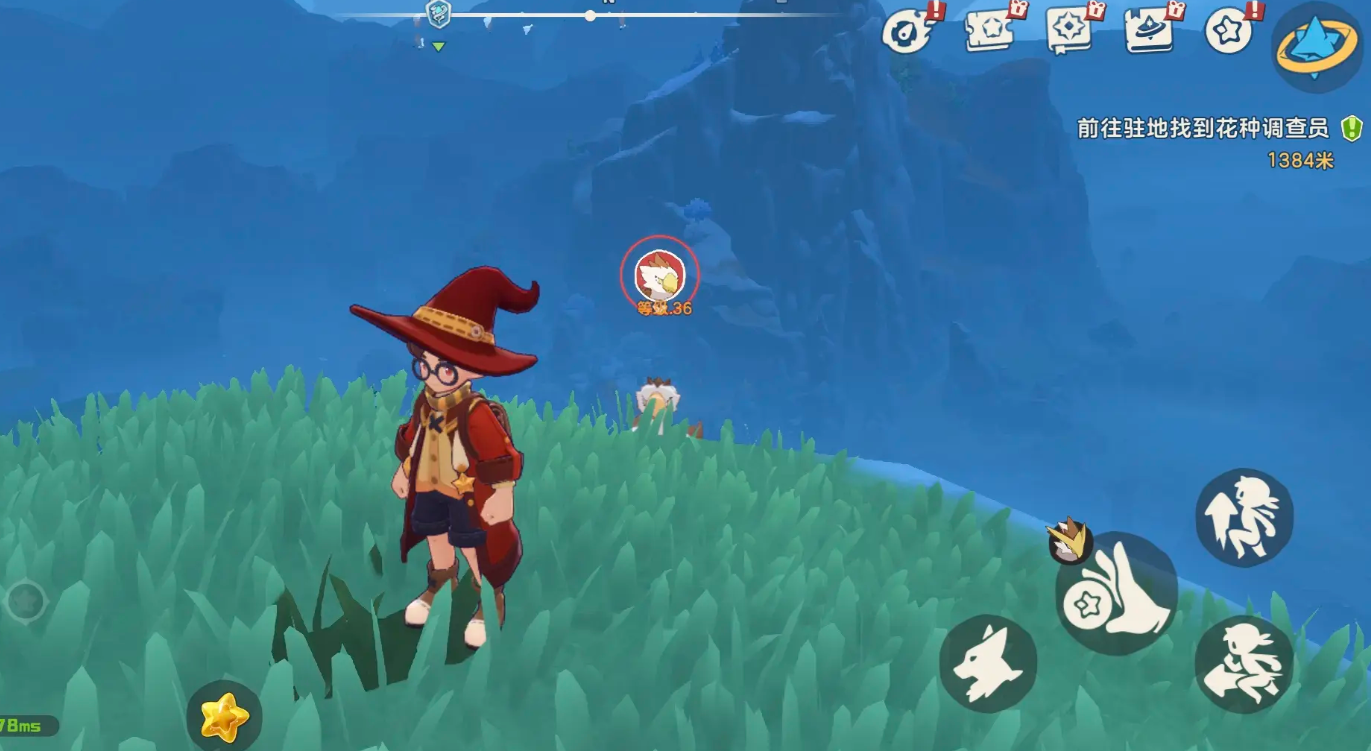The height and width of the screenshot is (751, 1371).
Task: Activate the crouching dash action button
Action: click(1243, 663)
